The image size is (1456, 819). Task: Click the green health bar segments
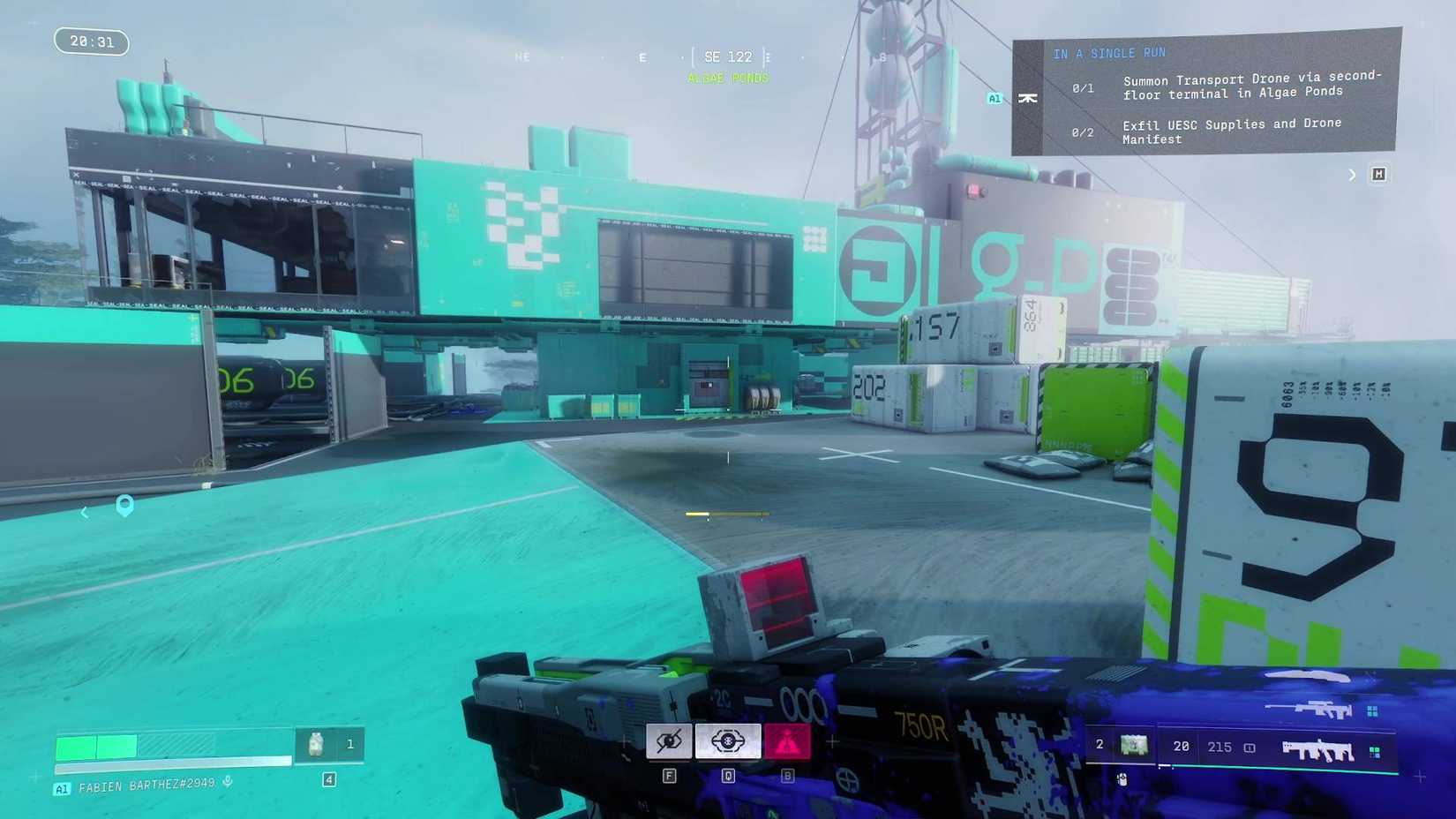pyautogui.click(x=97, y=746)
